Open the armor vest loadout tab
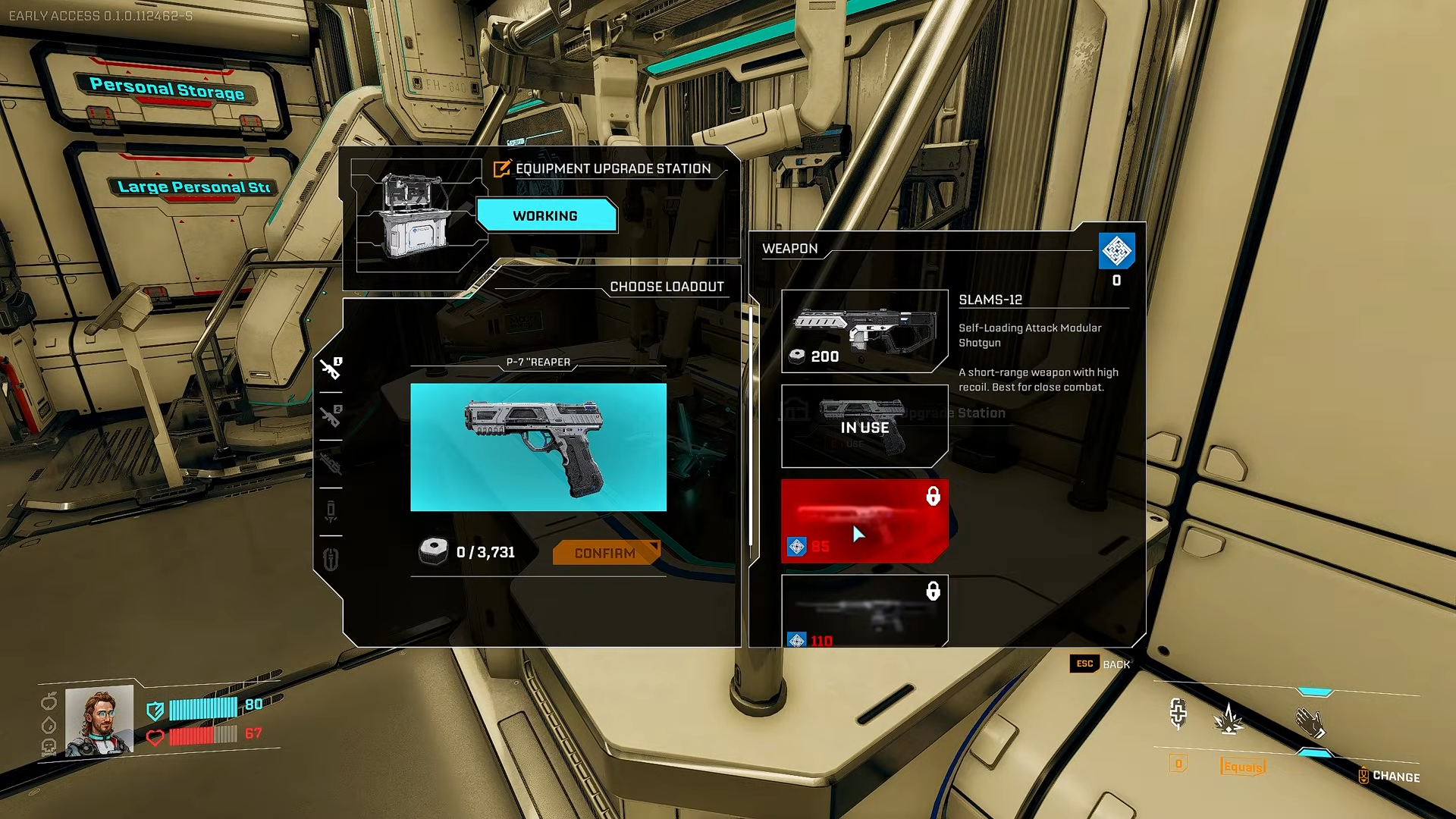1456x819 pixels. point(331,560)
